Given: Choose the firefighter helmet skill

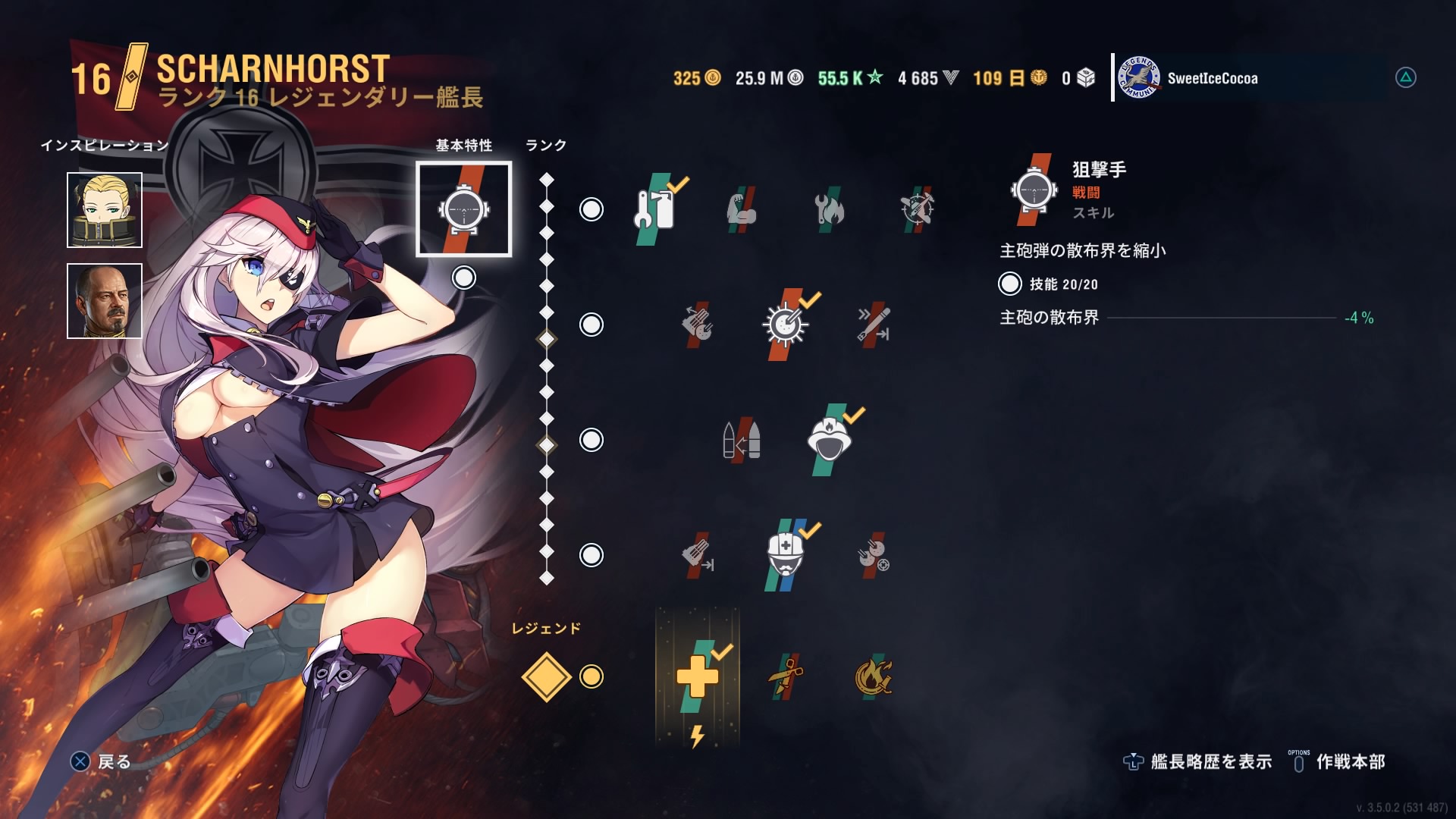Looking at the screenshot, I should (829, 440).
